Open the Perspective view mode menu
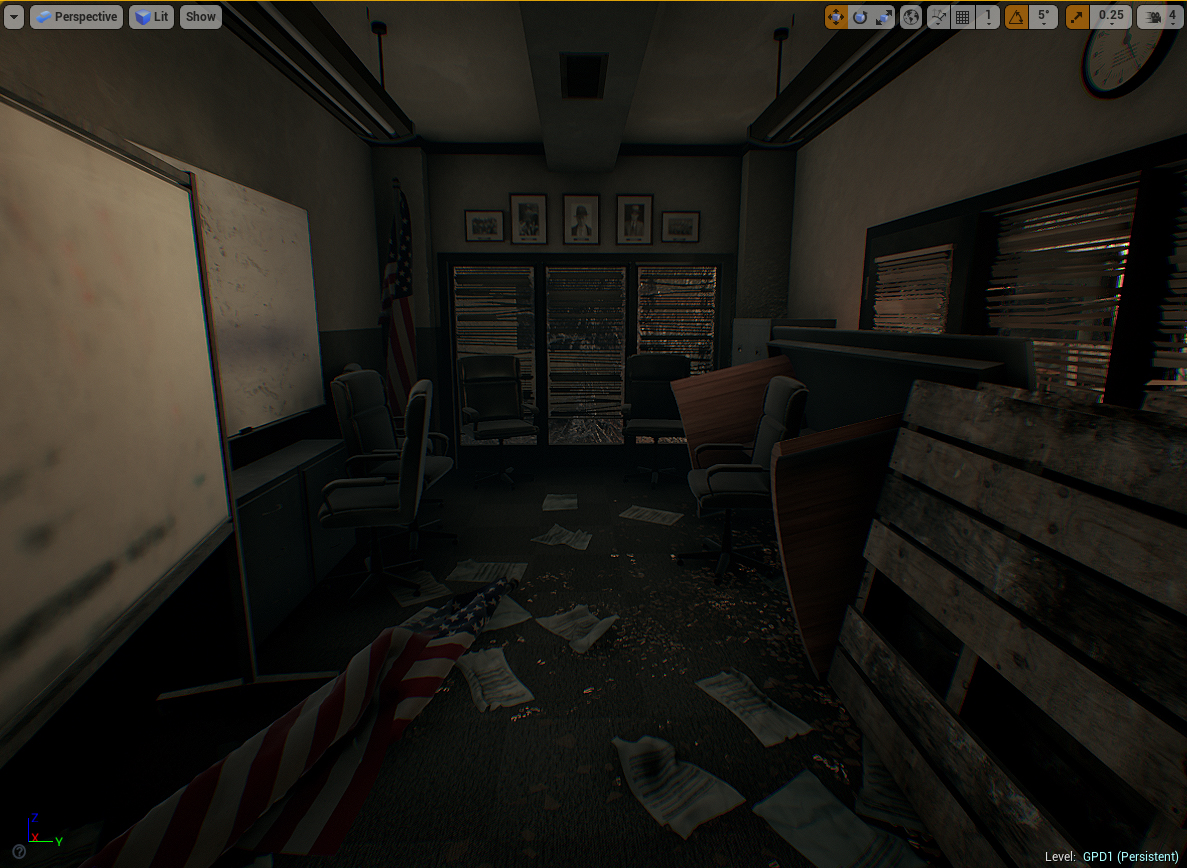The width and height of the screenshot is (1187, 868). click(x=76, y=17)
